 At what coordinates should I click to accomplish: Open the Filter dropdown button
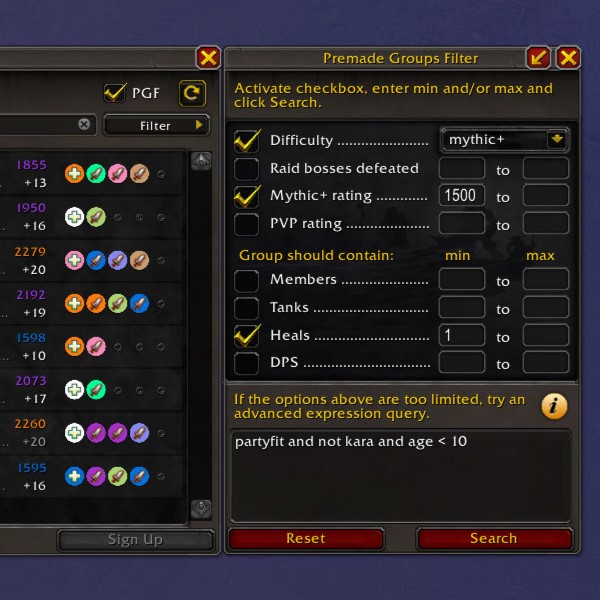point(156,125)
